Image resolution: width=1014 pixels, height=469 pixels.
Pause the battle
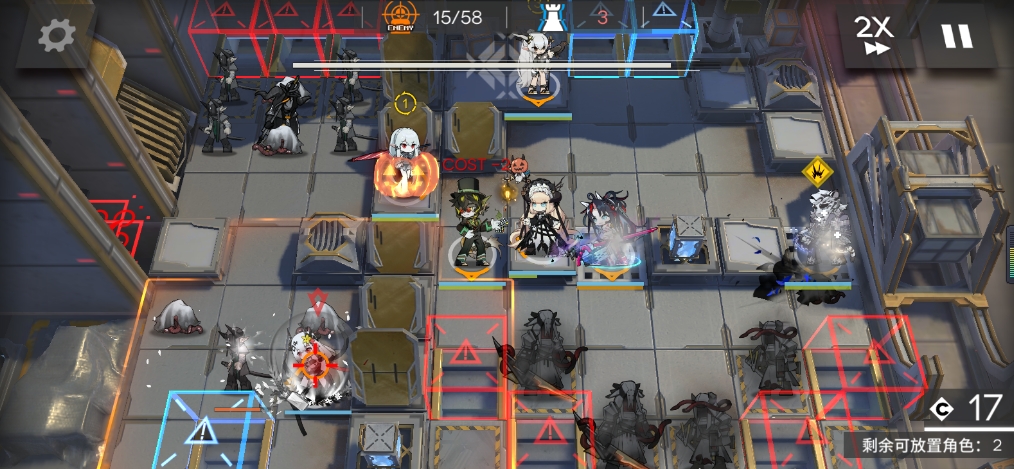(956, 36)
